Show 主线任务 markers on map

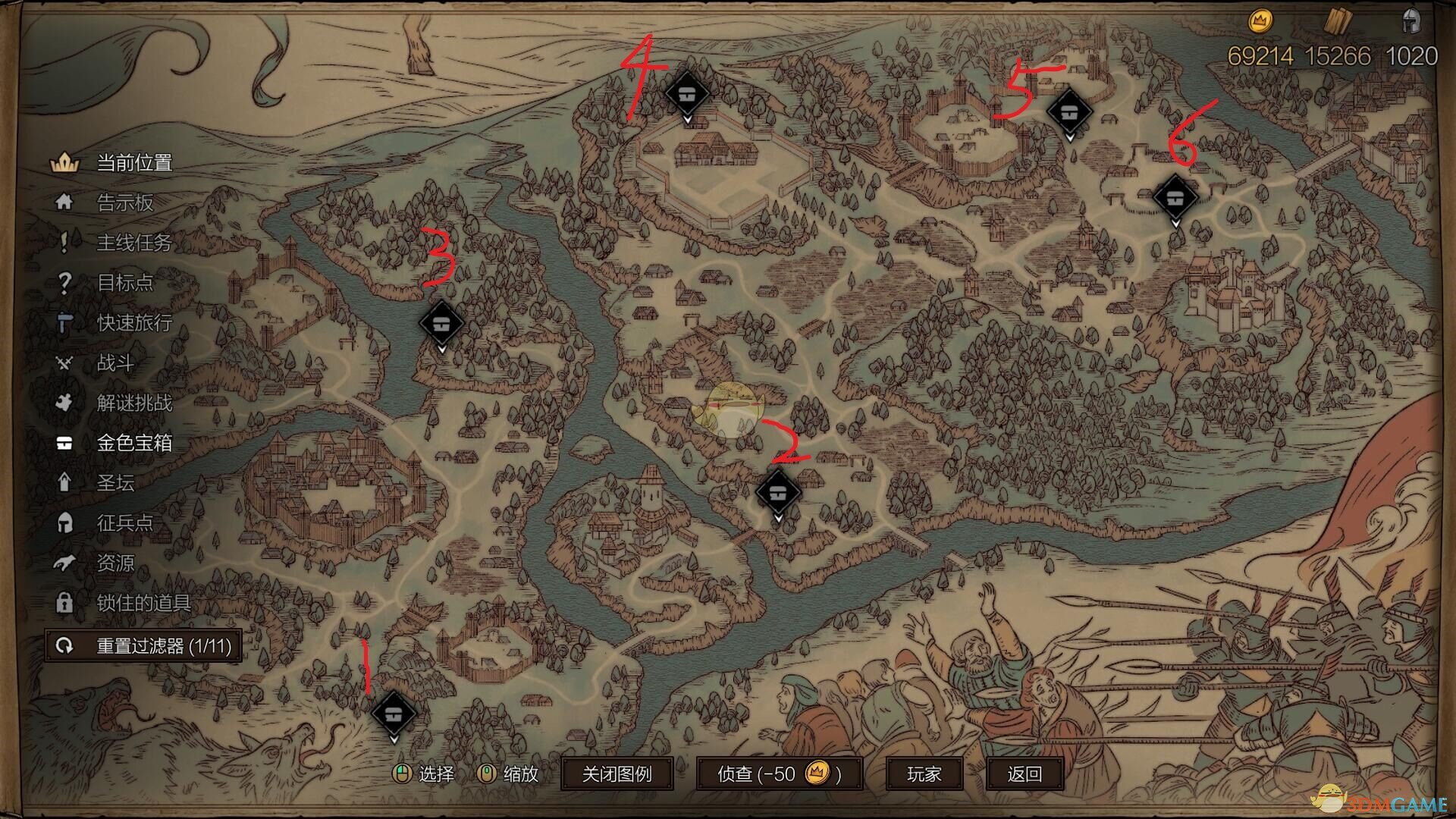click(133, 243)
